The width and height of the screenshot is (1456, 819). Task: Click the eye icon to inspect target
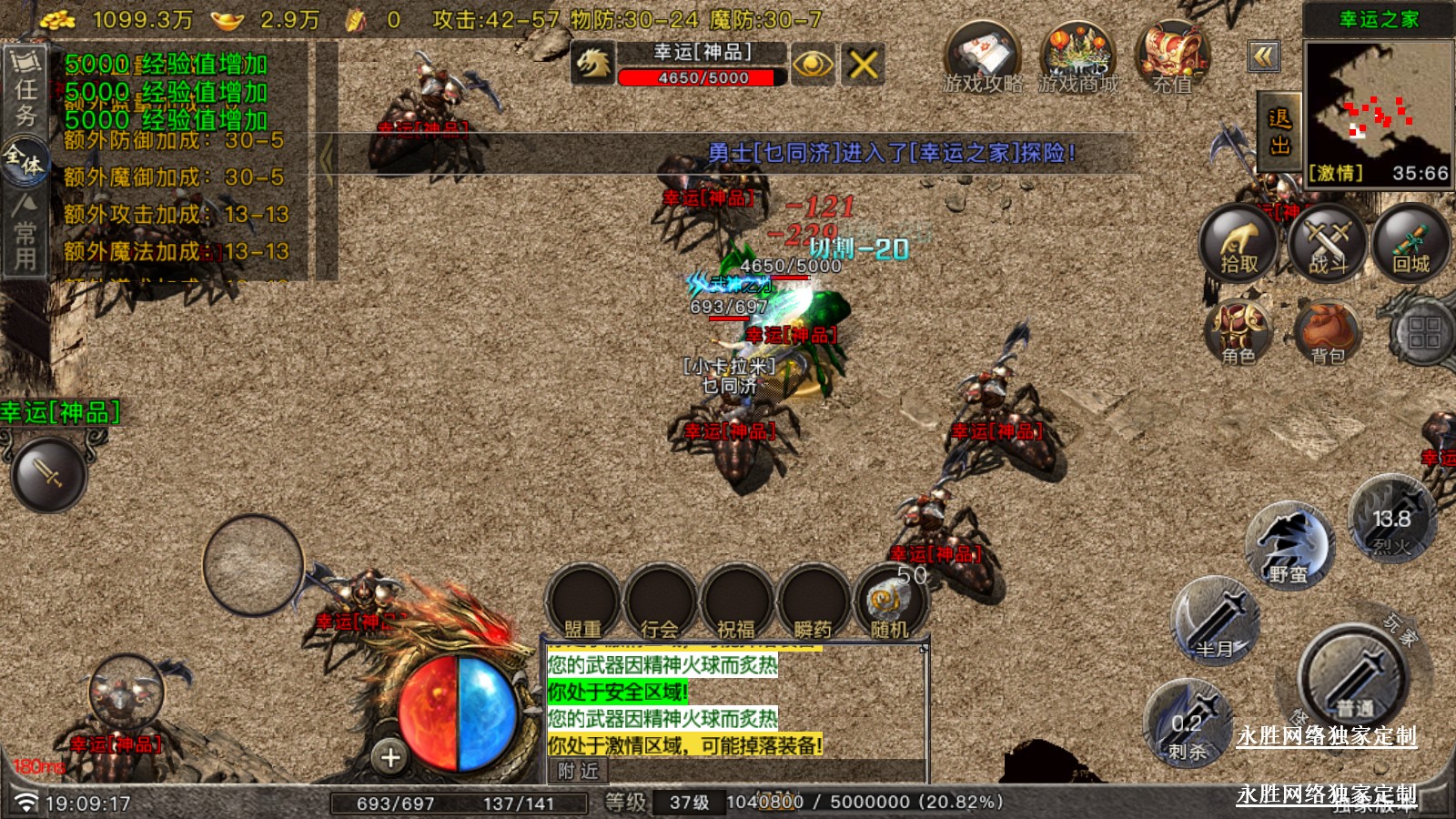click(812, 64)
